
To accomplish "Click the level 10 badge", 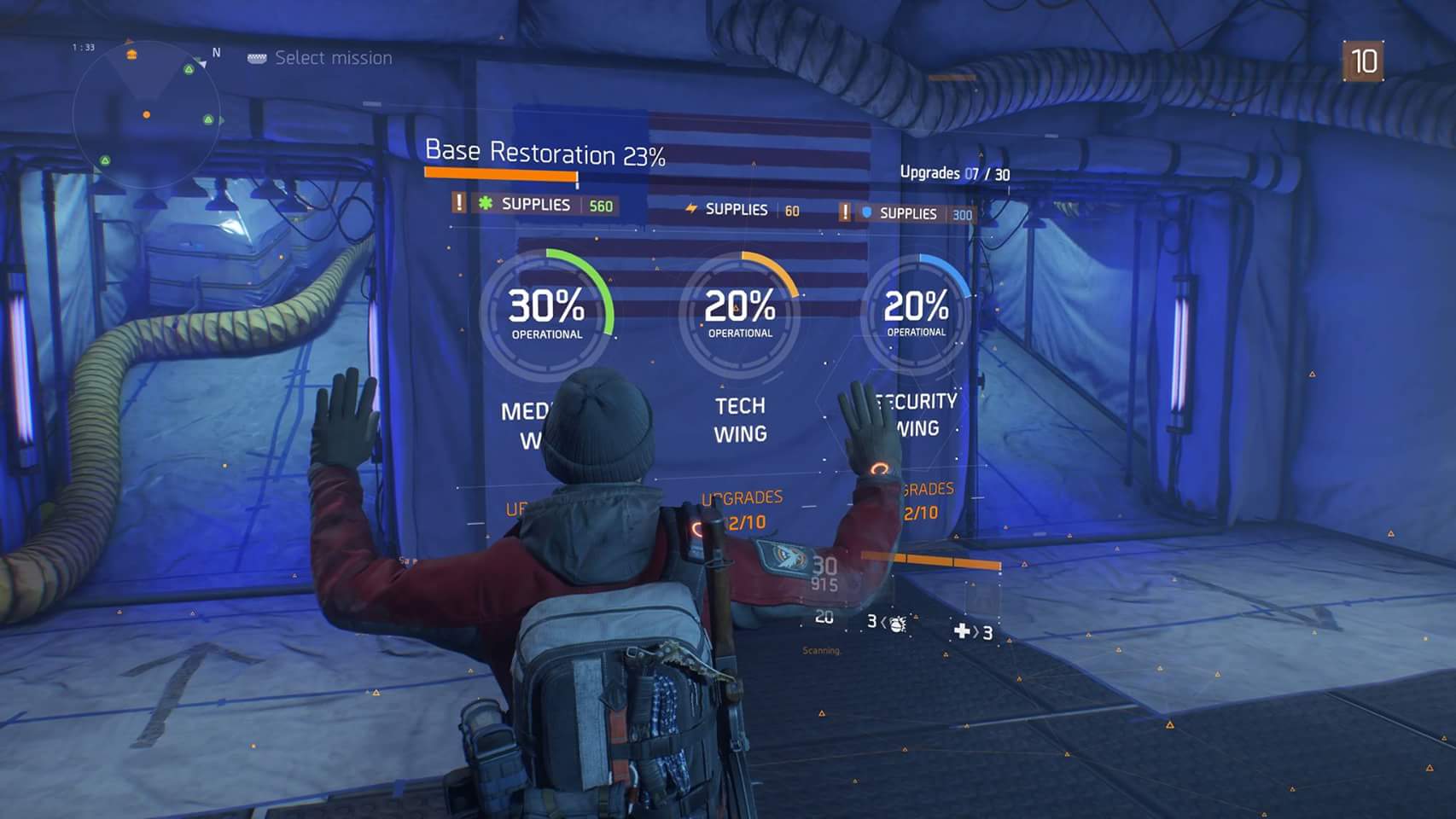I will pyautogui.click(x=1363, y=61).
